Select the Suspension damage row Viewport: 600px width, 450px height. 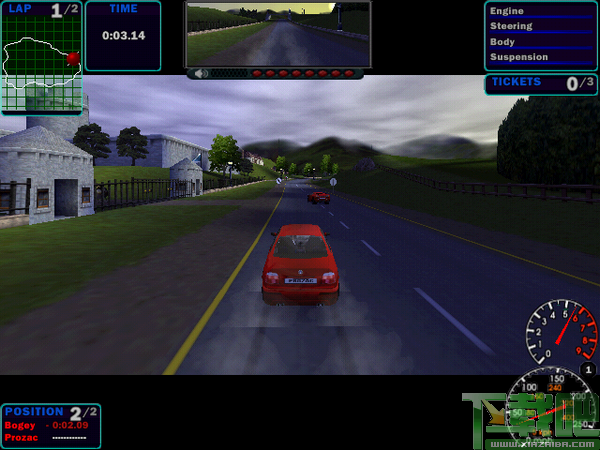540,57
